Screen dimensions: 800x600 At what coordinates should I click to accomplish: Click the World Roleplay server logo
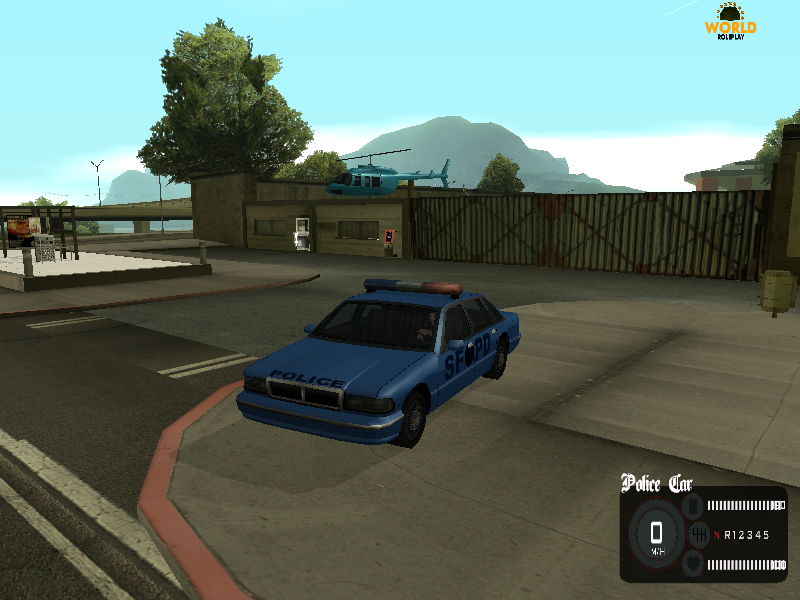point(730,20)
